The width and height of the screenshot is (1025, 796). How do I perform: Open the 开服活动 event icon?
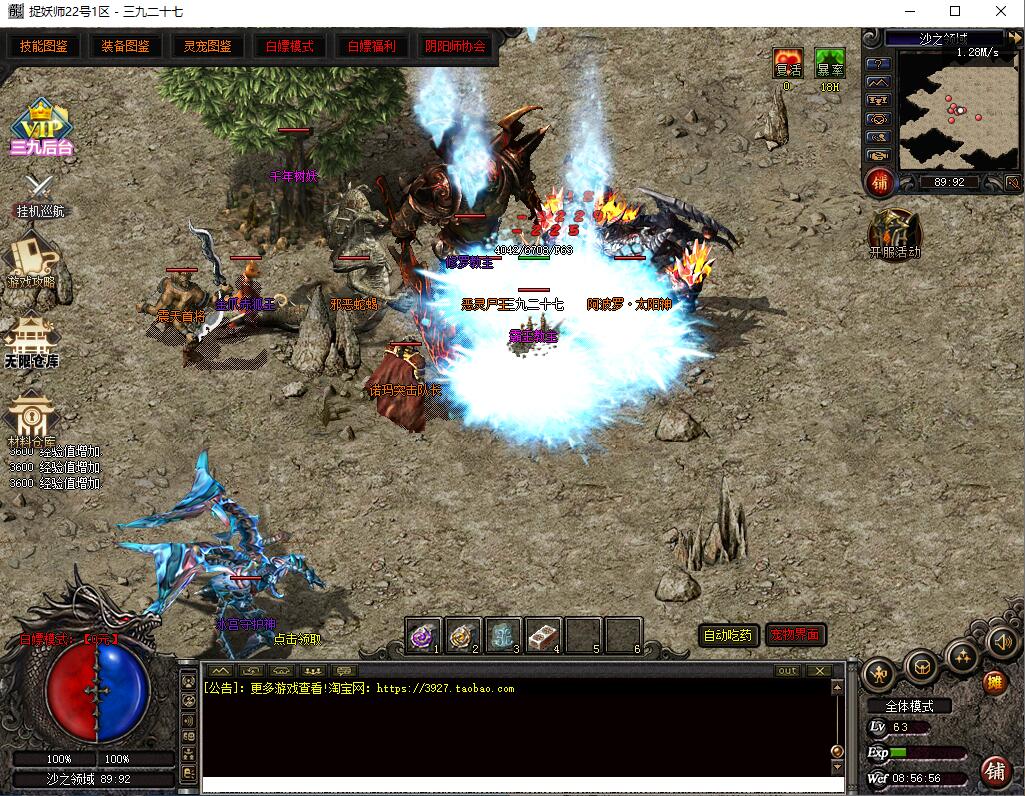click(894, 230)
